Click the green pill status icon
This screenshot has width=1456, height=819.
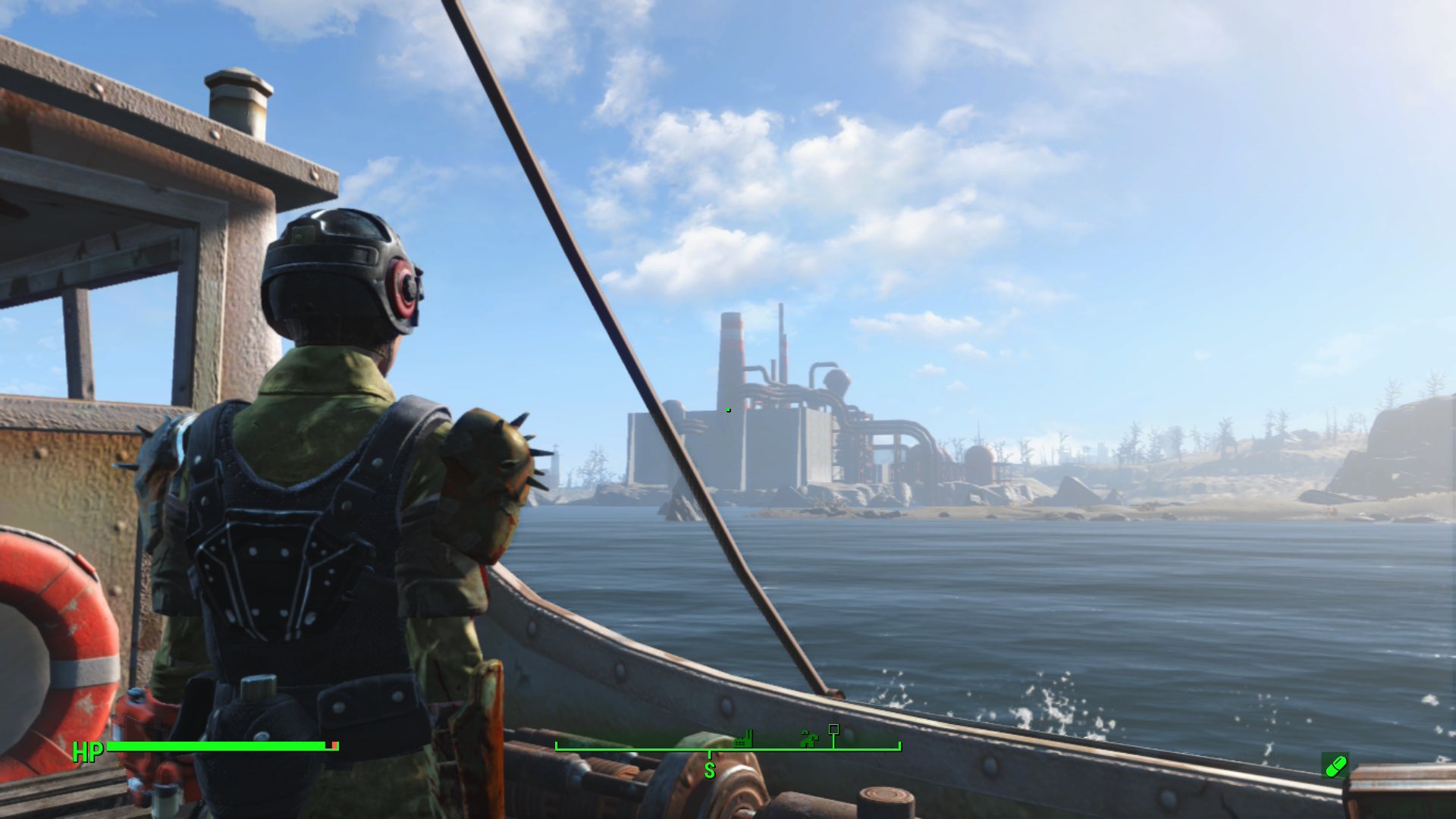click(x=1335, y=766)
